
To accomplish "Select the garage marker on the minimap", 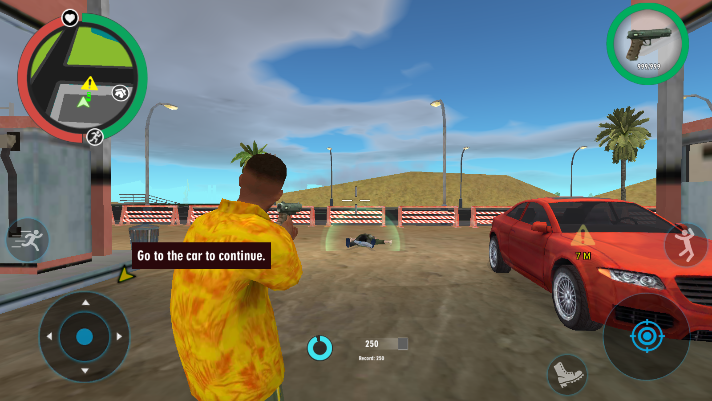I will (x=122, y=93).
